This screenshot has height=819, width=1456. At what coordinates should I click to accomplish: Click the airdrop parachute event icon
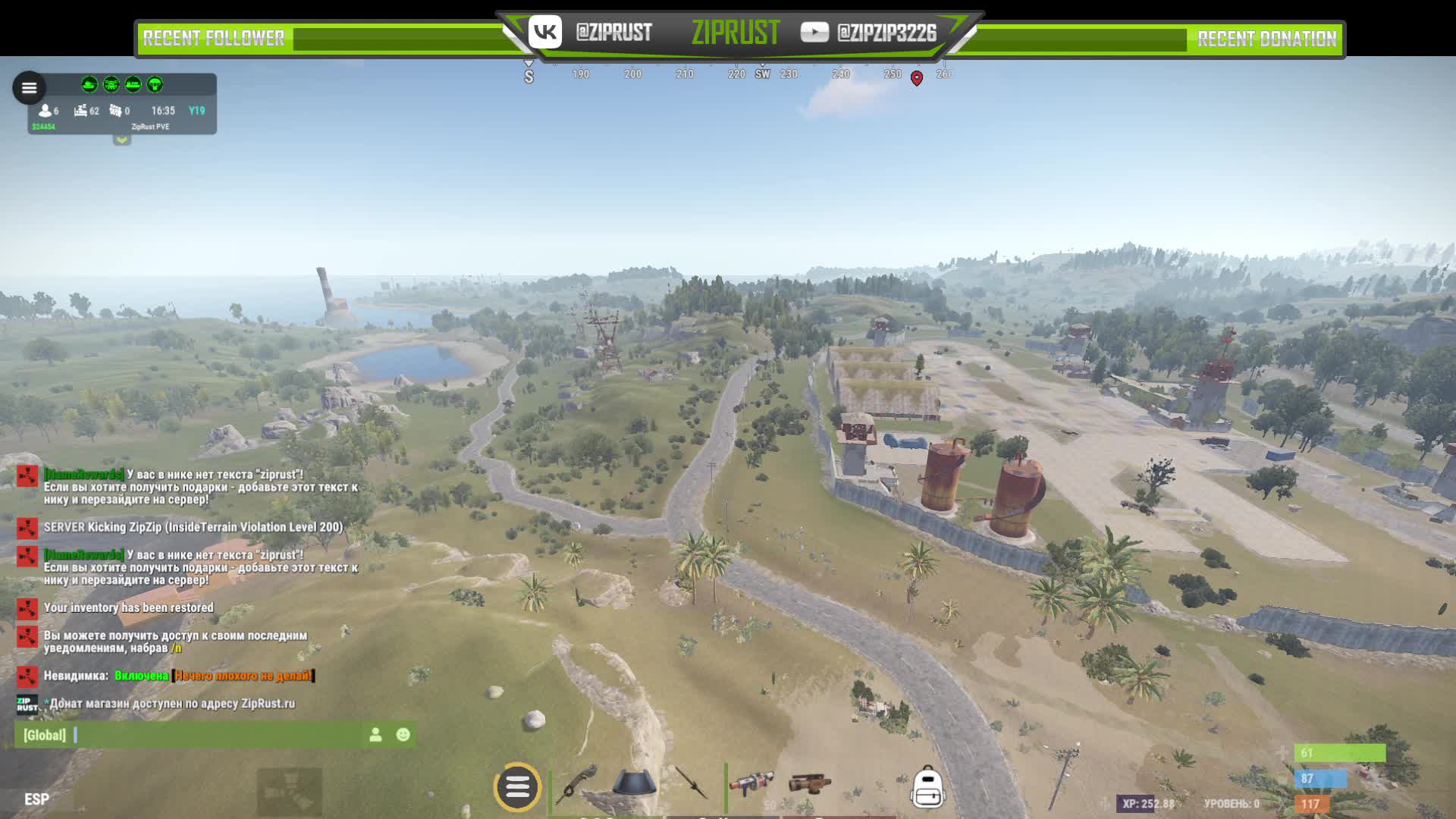155,84
